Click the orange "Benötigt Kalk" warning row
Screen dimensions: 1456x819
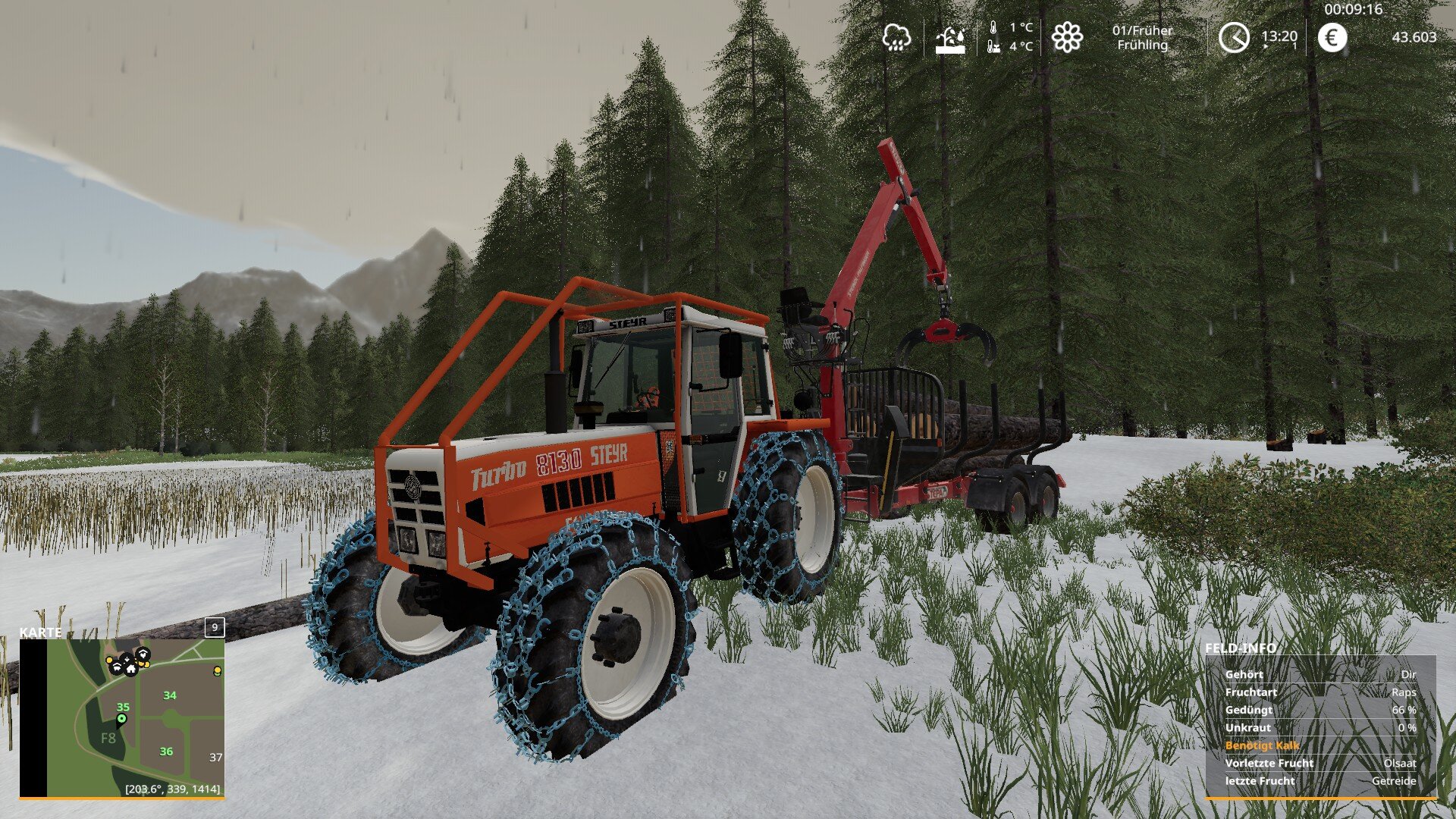(1262, 745)
